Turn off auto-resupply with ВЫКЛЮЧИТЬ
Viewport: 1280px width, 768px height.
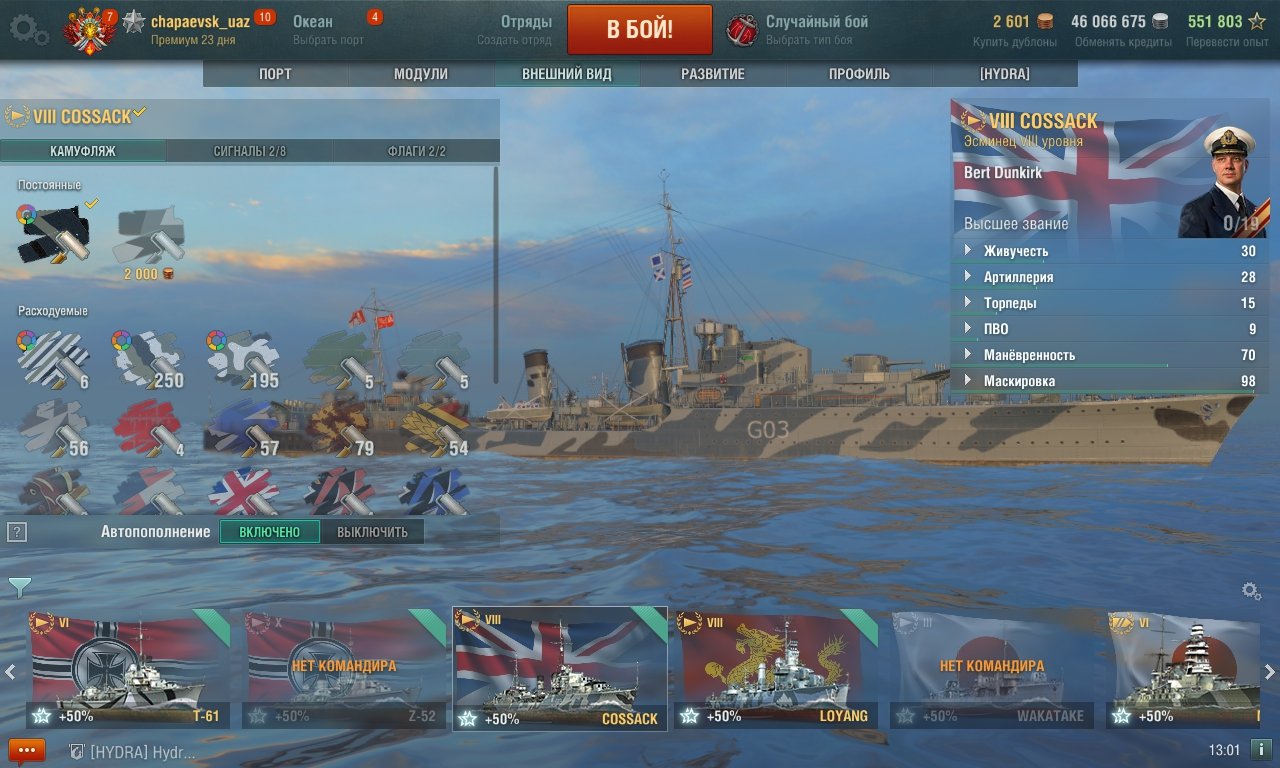point(372,532)
